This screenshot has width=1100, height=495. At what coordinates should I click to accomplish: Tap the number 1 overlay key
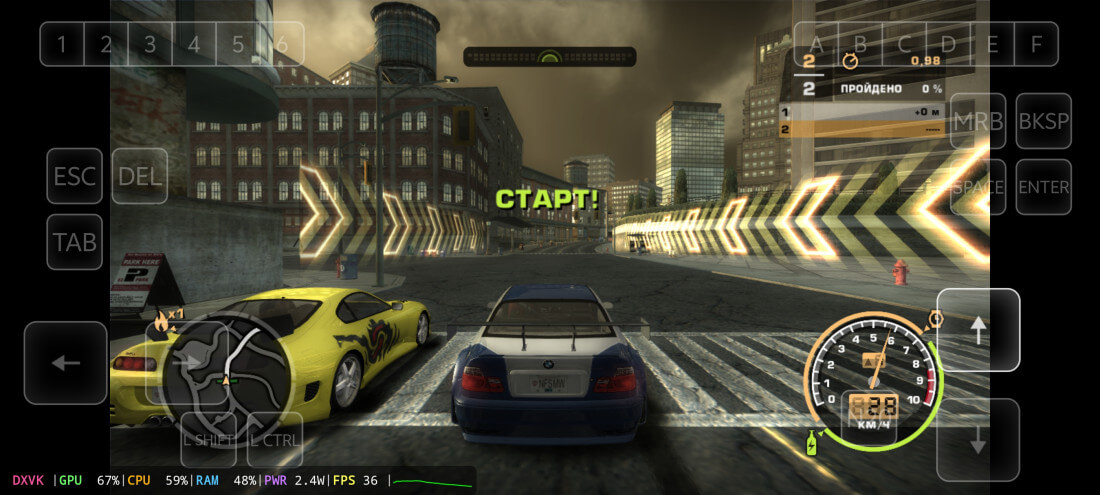tap(62, 44)
